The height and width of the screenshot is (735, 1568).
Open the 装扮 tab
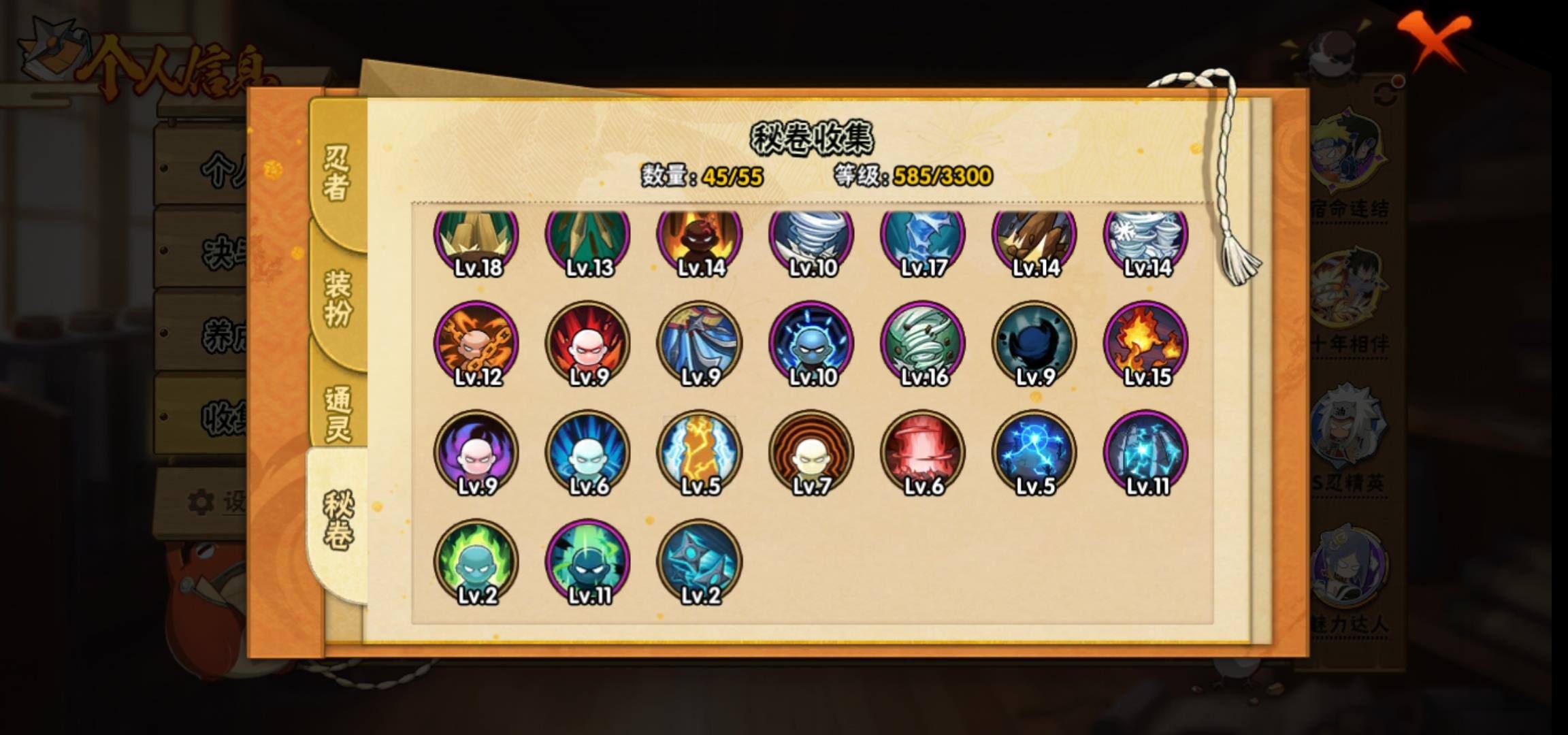click(x=337, y=298)
